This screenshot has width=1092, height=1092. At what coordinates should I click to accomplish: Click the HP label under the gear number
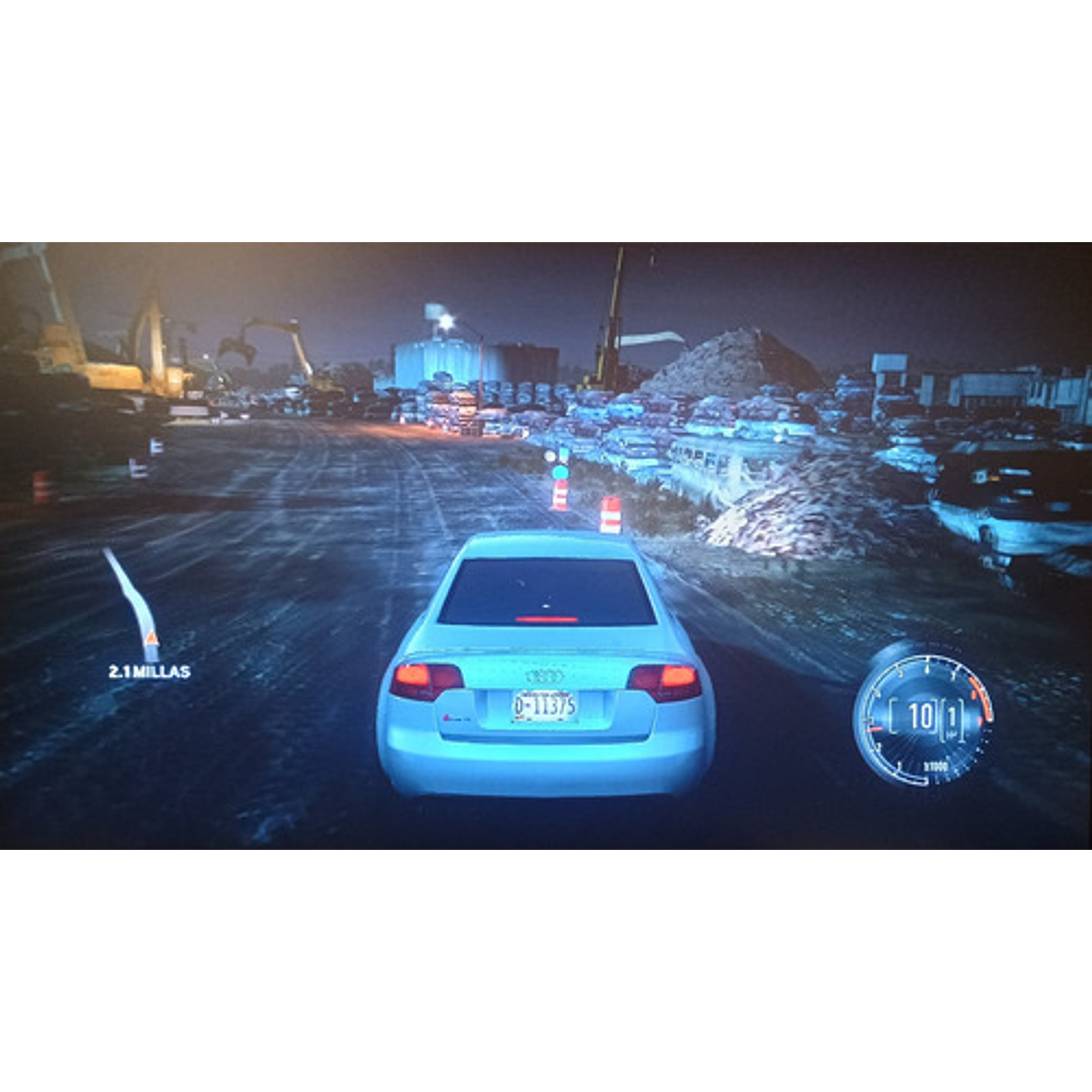[952, 733]
